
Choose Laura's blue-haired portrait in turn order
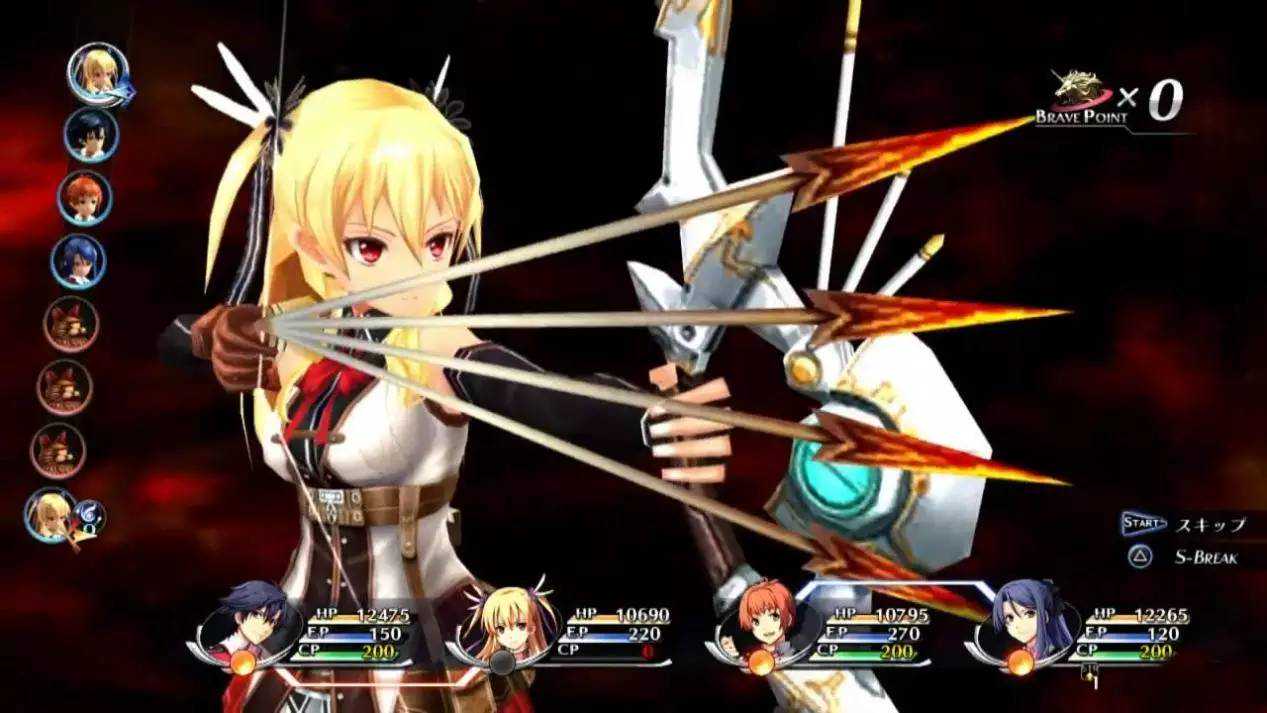coord(78,261)
